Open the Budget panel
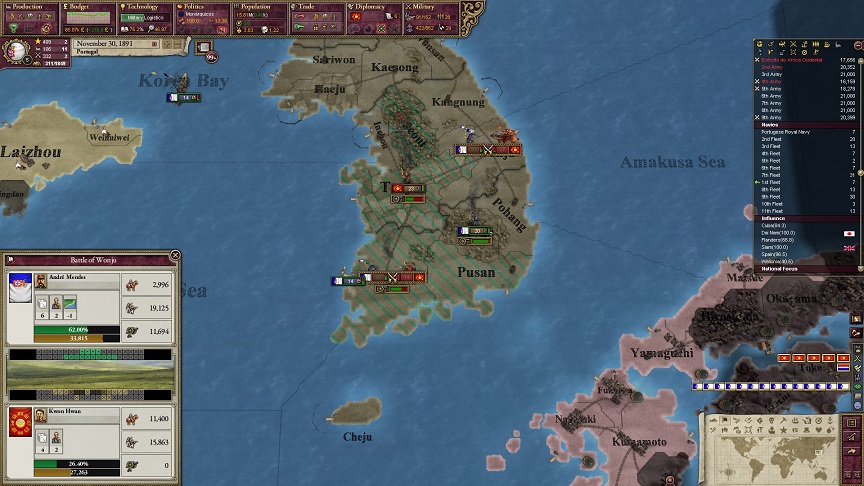This screenshot has width=864, height=486. (x=88, y=6)
